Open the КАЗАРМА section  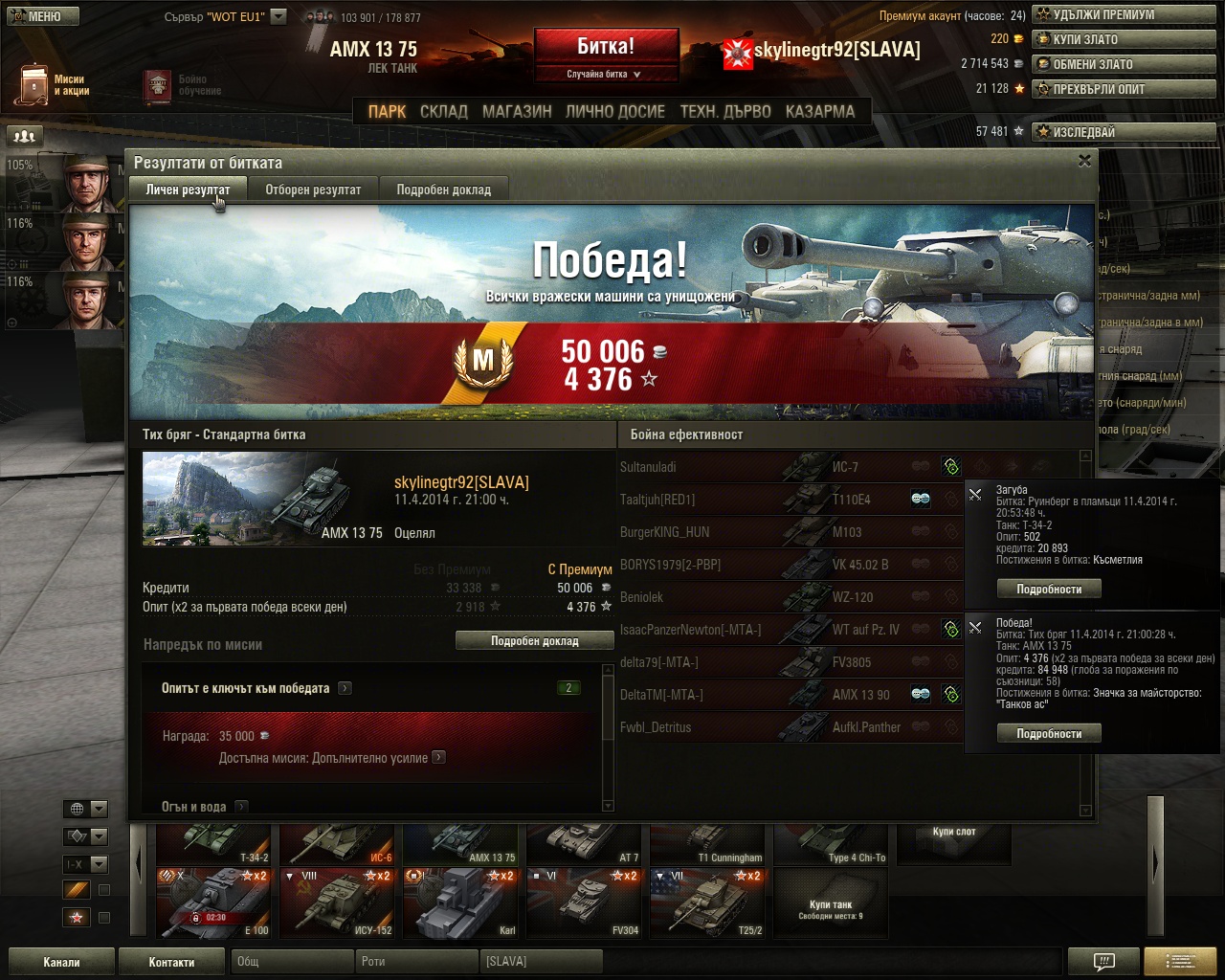[819, 112]
